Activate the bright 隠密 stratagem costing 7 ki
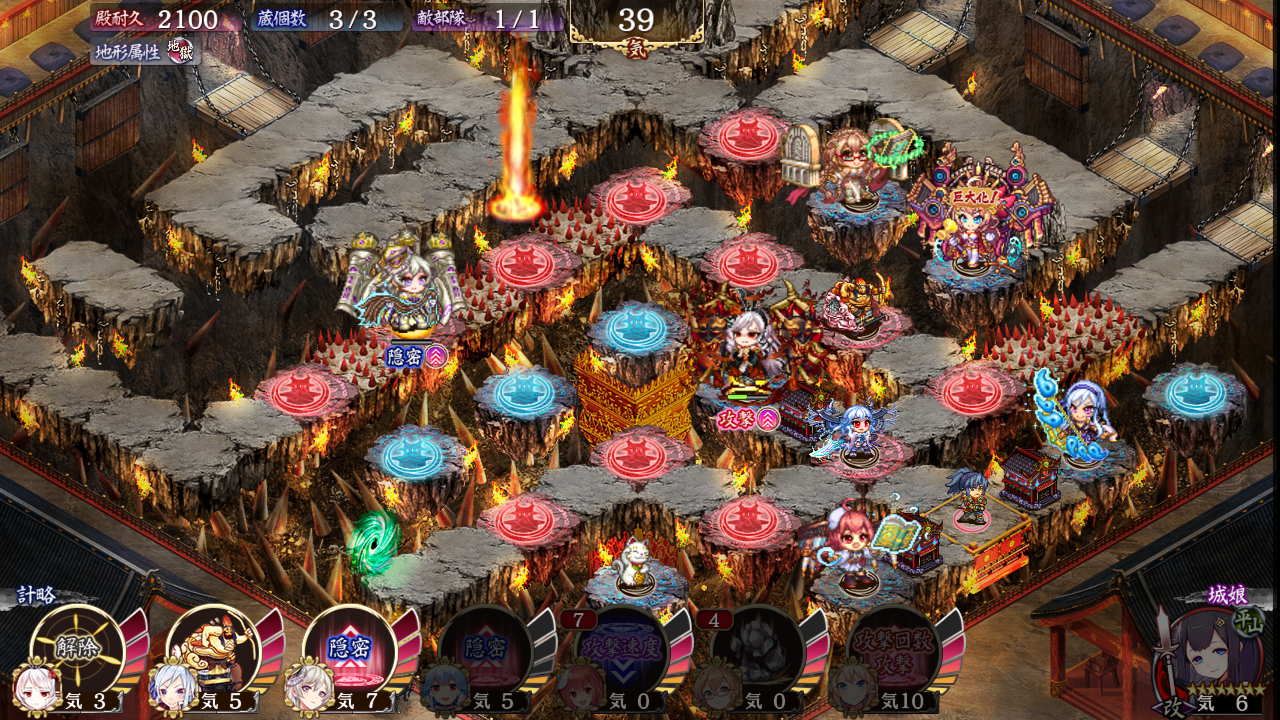Viewport: 1280px width, 720px height. click(x=349, y=650)
